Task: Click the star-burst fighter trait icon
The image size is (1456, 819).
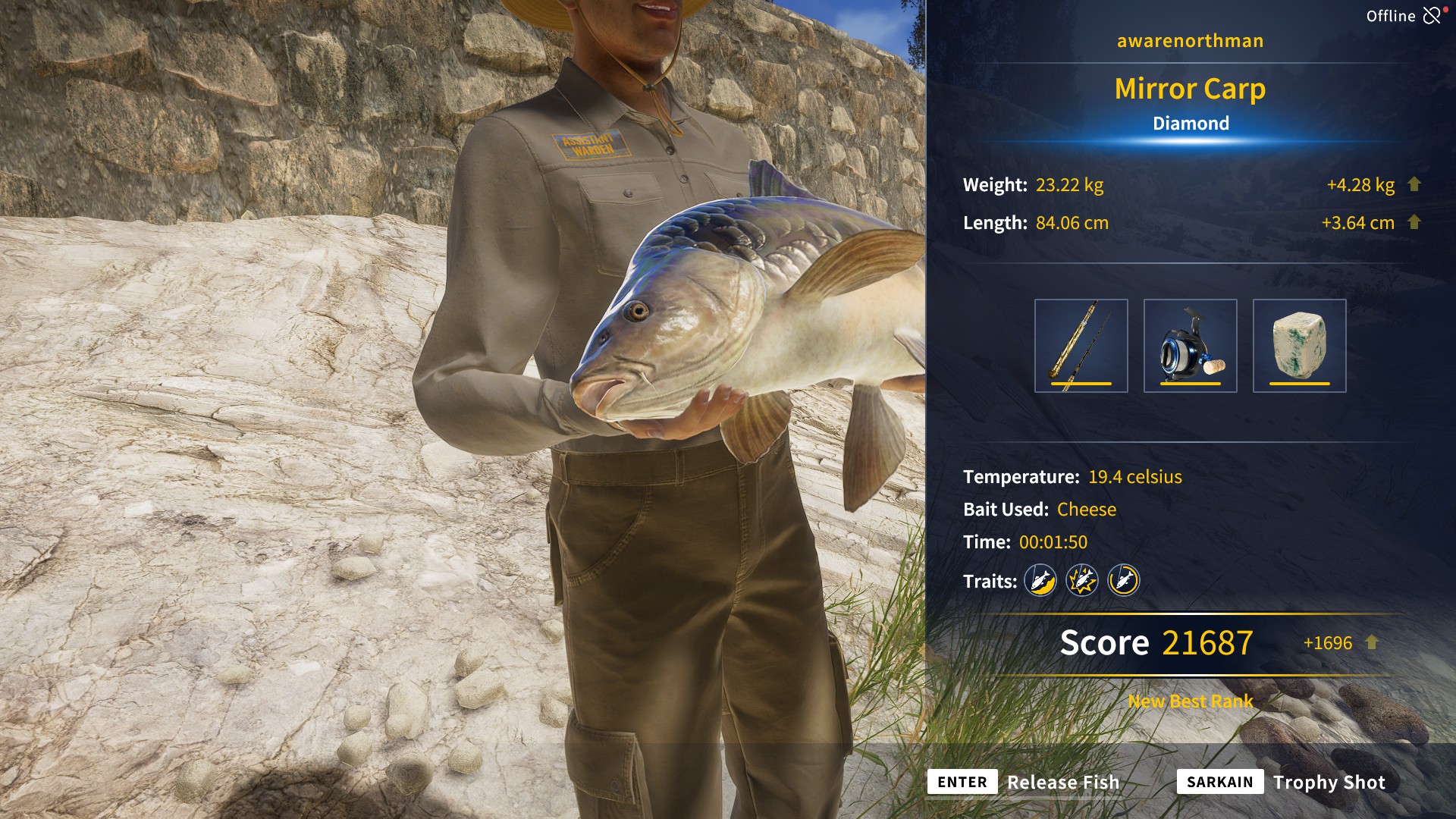Action: pos(1082,581)
